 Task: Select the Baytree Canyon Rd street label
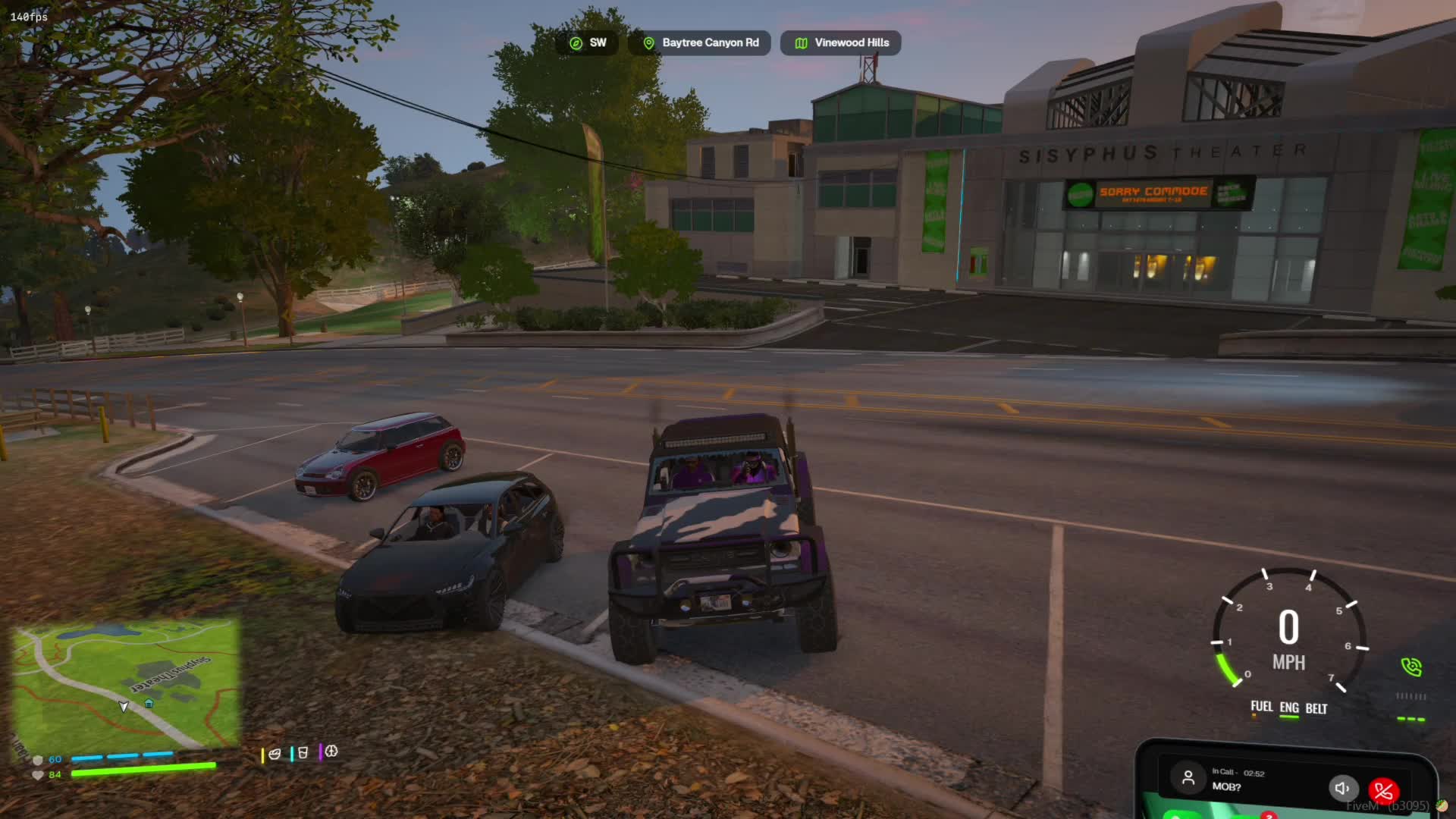tap(700, 43)
